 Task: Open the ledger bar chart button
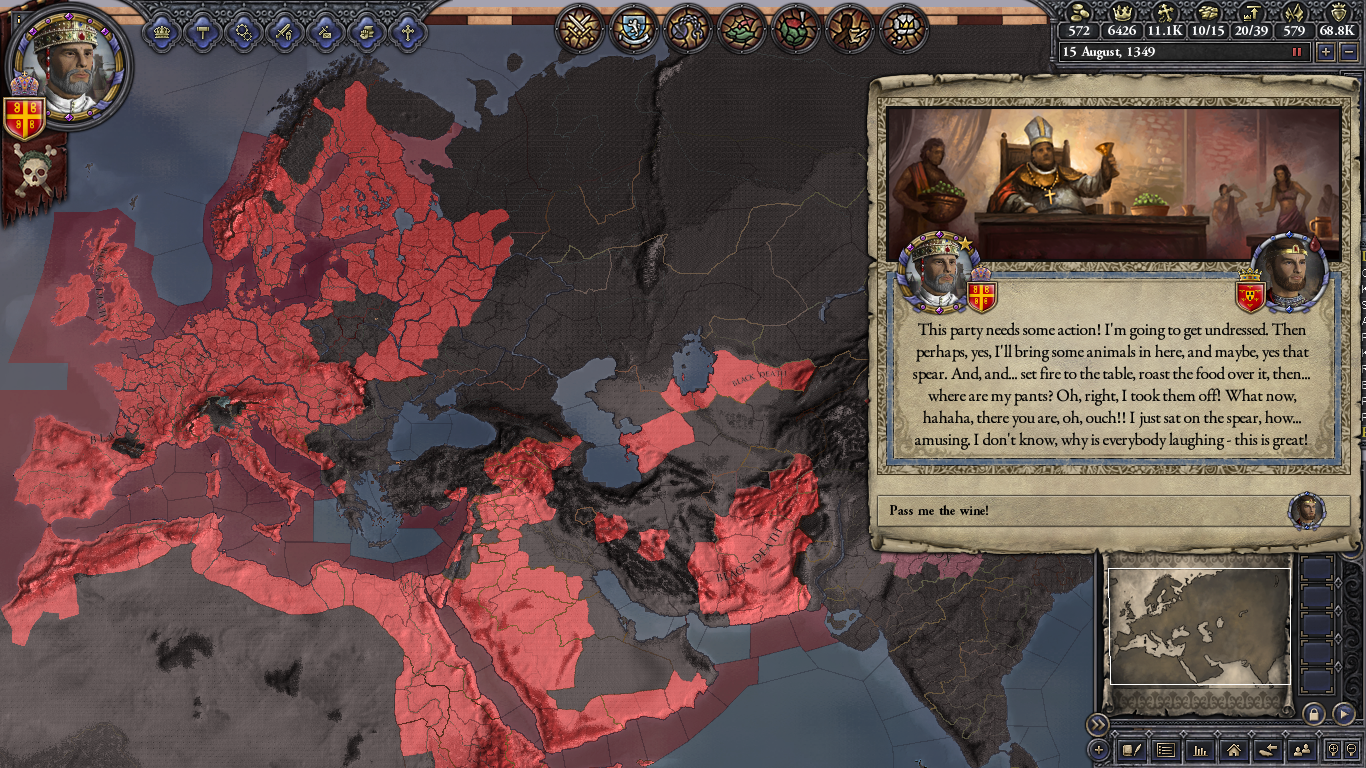pyautogui.click(x=1199, y=749)
